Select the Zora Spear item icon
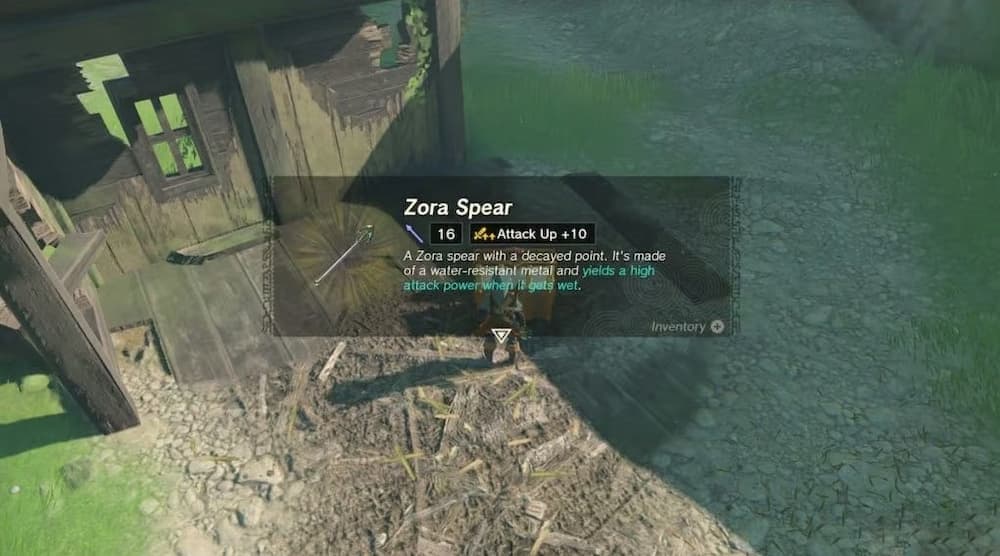1000x556 pixels. [342, 255]
